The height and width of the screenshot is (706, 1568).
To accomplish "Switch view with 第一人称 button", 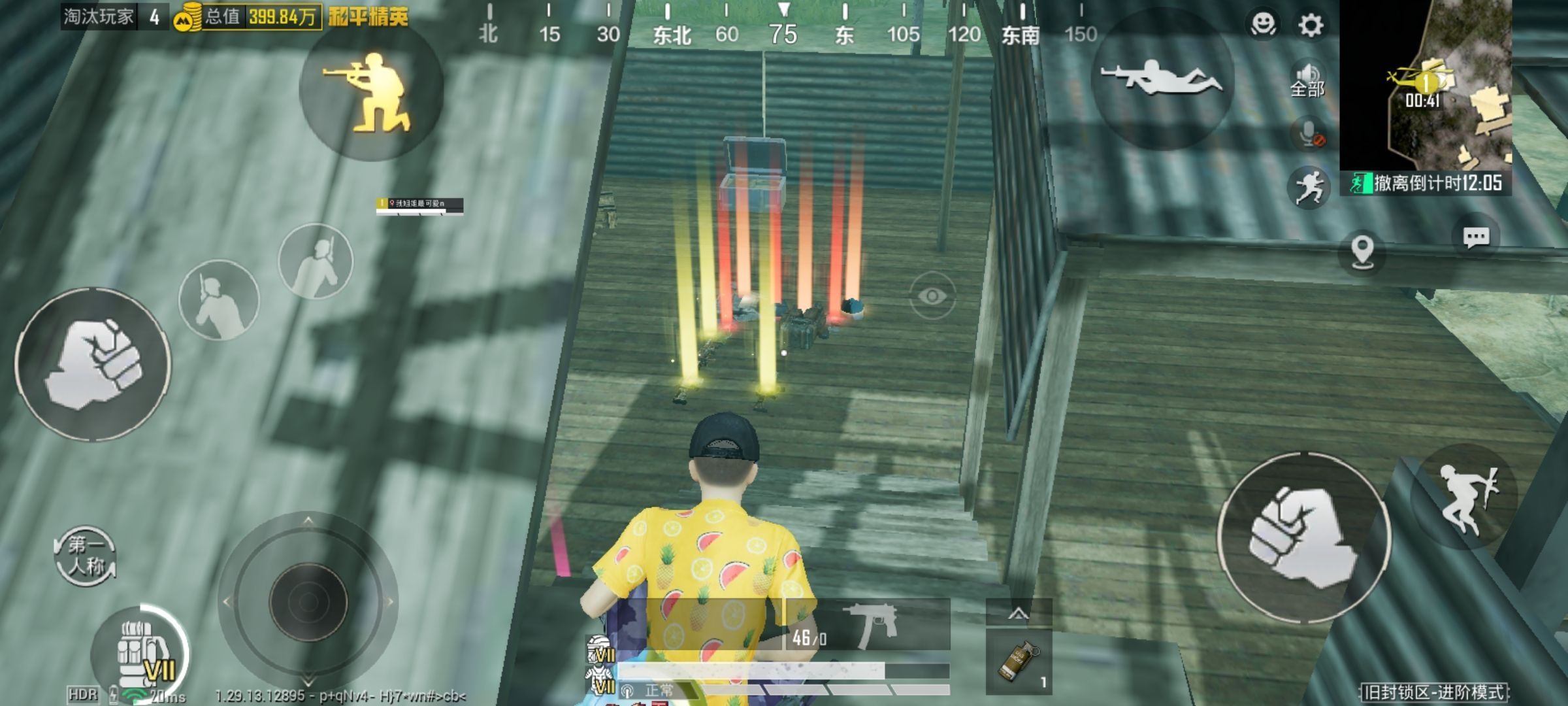I will pos(86,556).
